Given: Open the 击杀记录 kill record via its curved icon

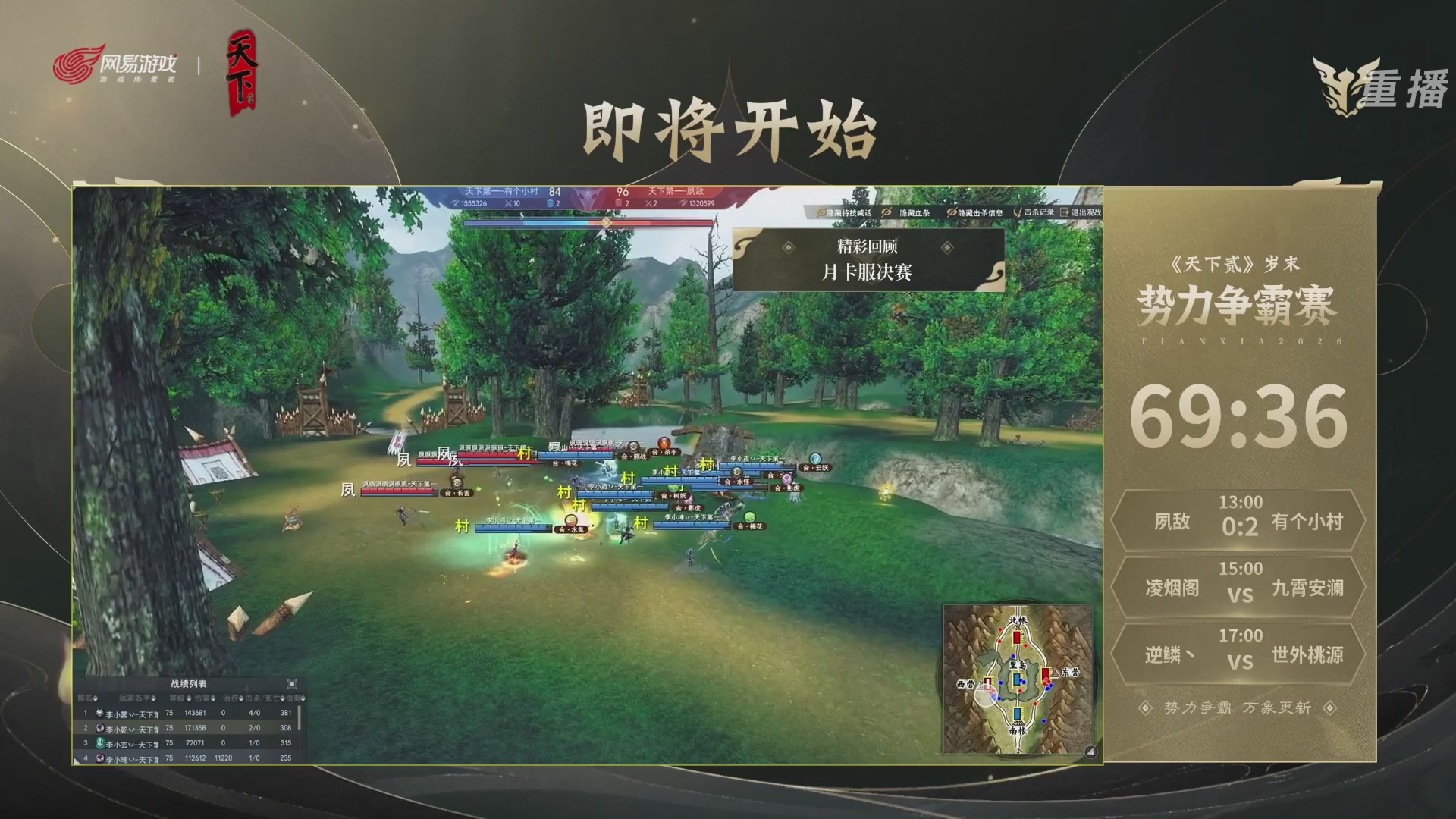Looking at the screenshot, I should 1017,212.
